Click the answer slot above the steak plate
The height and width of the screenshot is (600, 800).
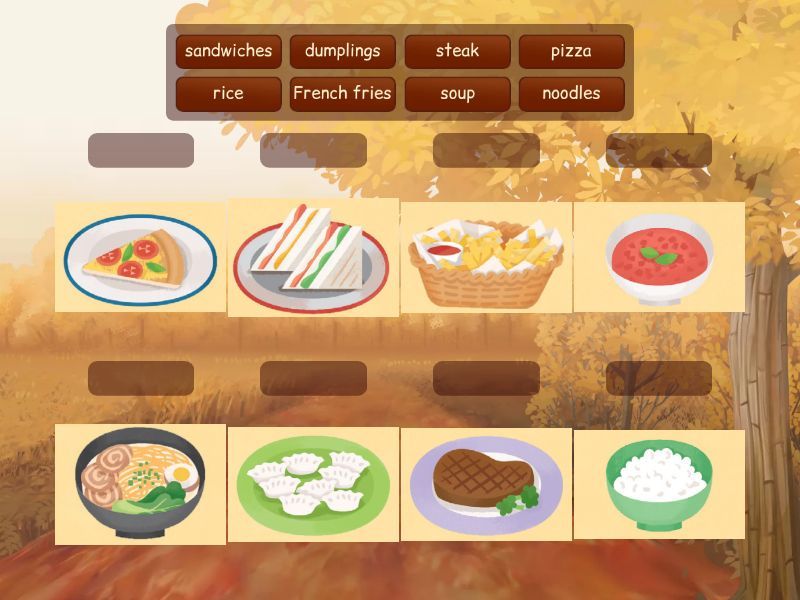pos(486,378)
